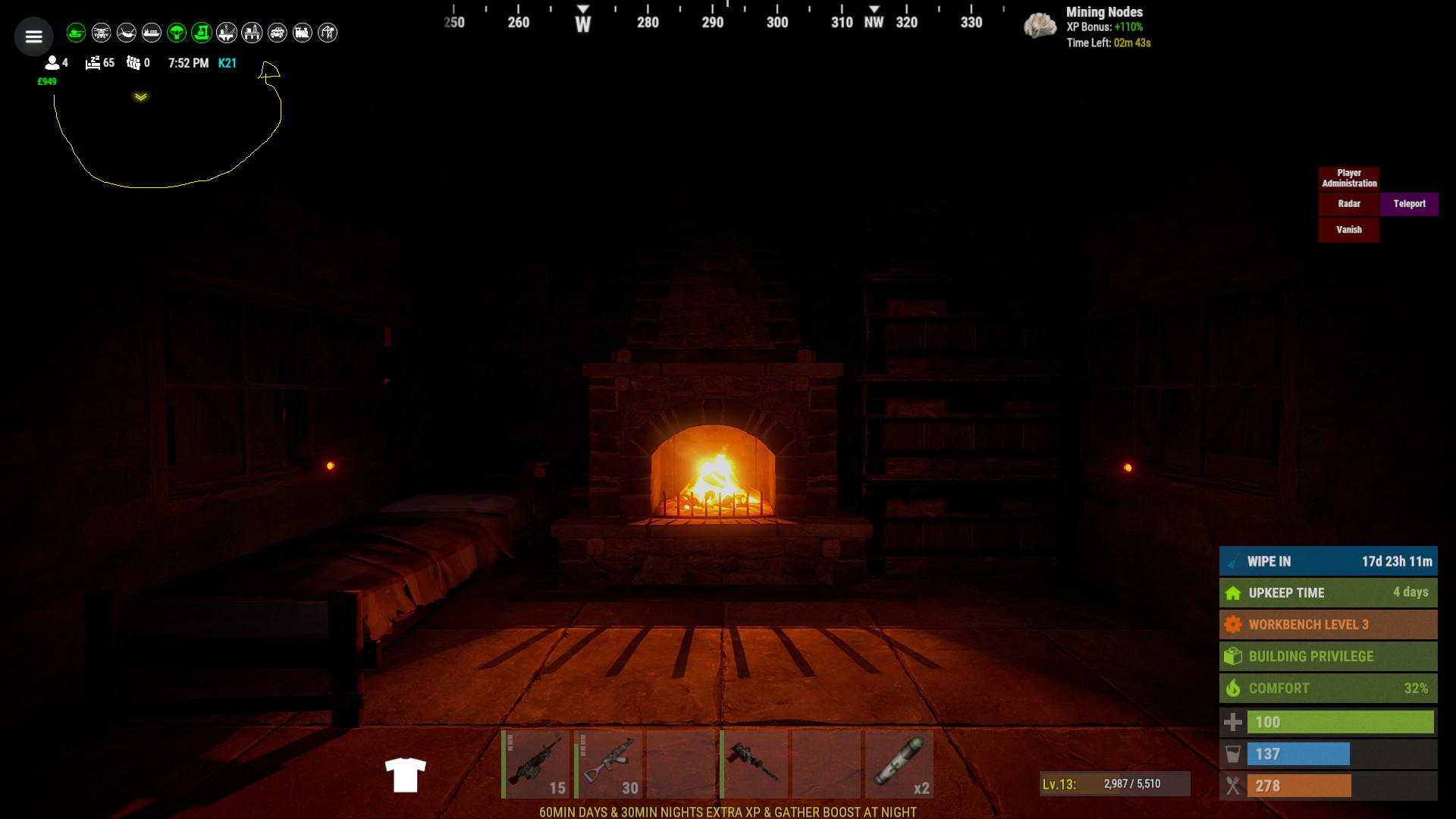Open the Player Administration panel
Screen dimensions: 1456x819
(x=1349, y=178)
